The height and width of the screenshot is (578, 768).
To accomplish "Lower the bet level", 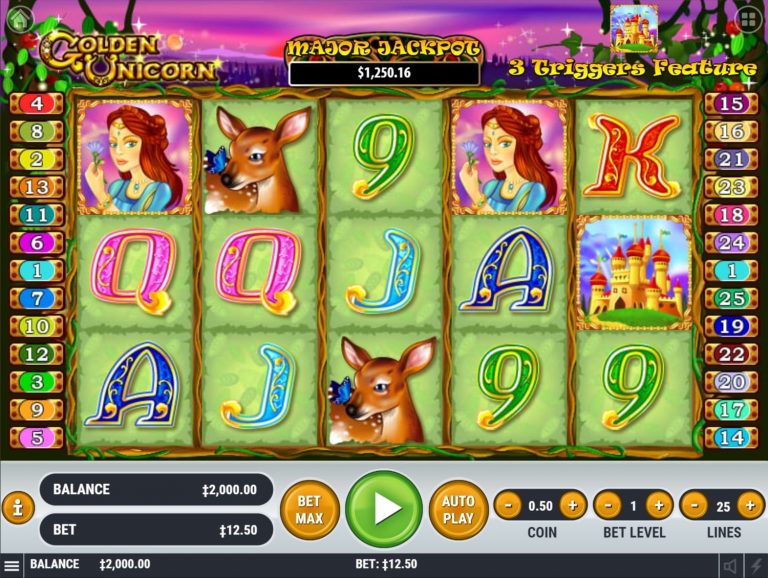I will pos(608,505).
